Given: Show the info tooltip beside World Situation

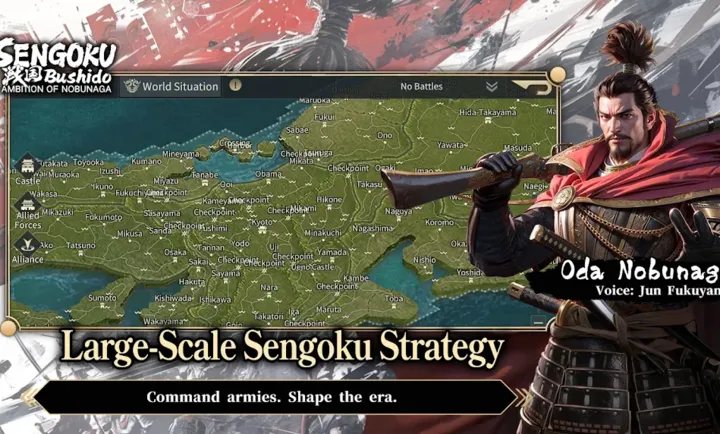Looking at the screenshot, I should [235, 86].
